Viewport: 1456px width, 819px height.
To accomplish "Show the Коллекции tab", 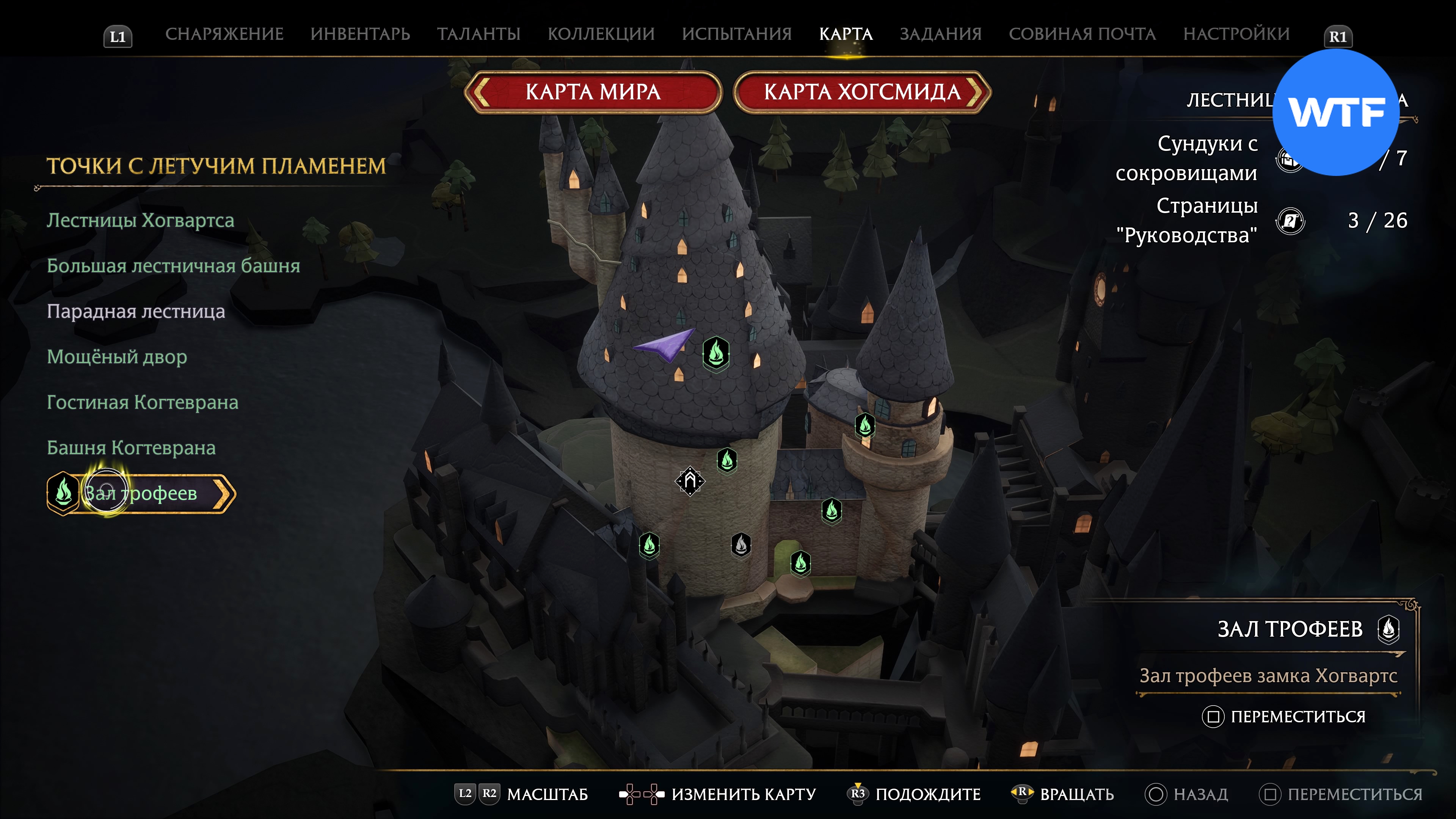I will pyautogui.click(x=601, y=34).
